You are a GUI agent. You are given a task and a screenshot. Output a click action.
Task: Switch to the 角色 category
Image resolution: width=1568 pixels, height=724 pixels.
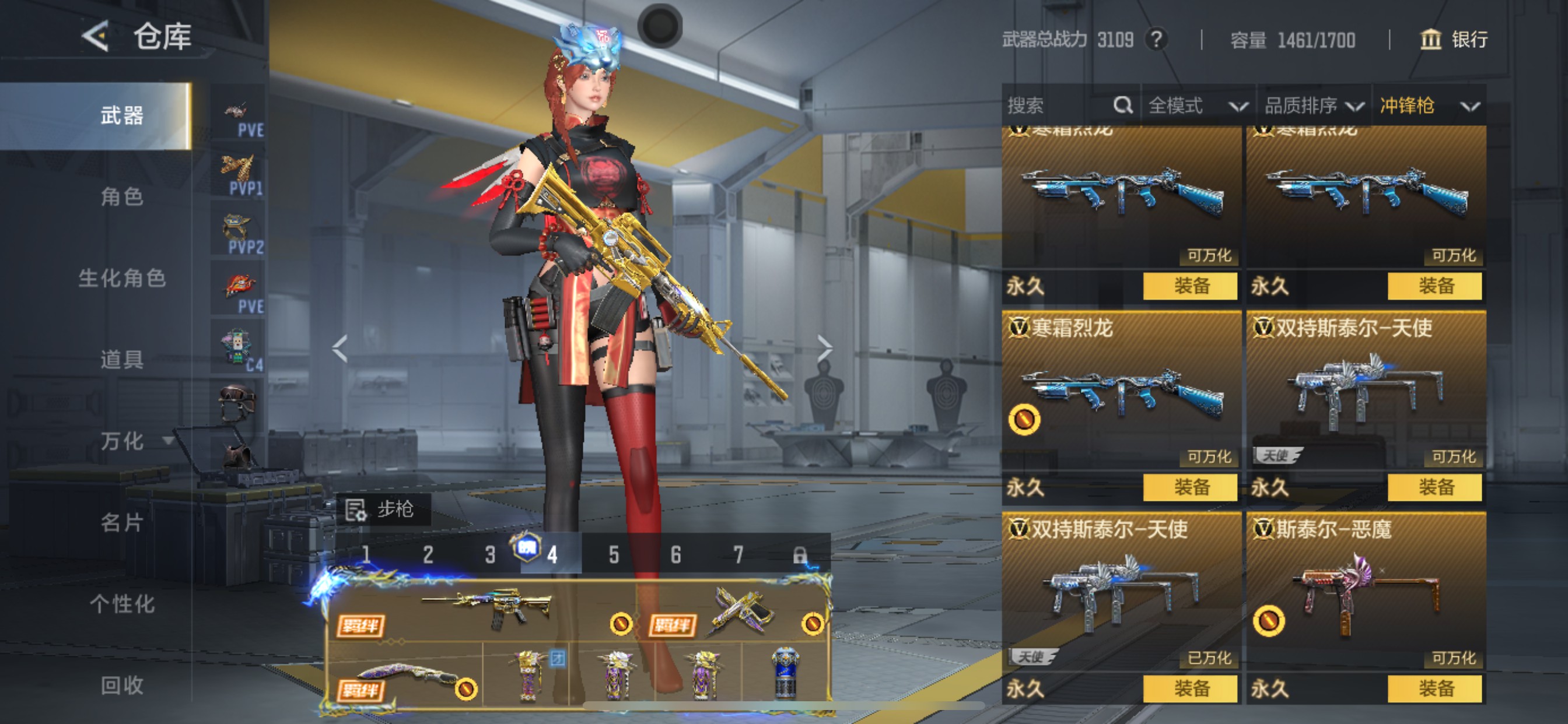(122, 196)
